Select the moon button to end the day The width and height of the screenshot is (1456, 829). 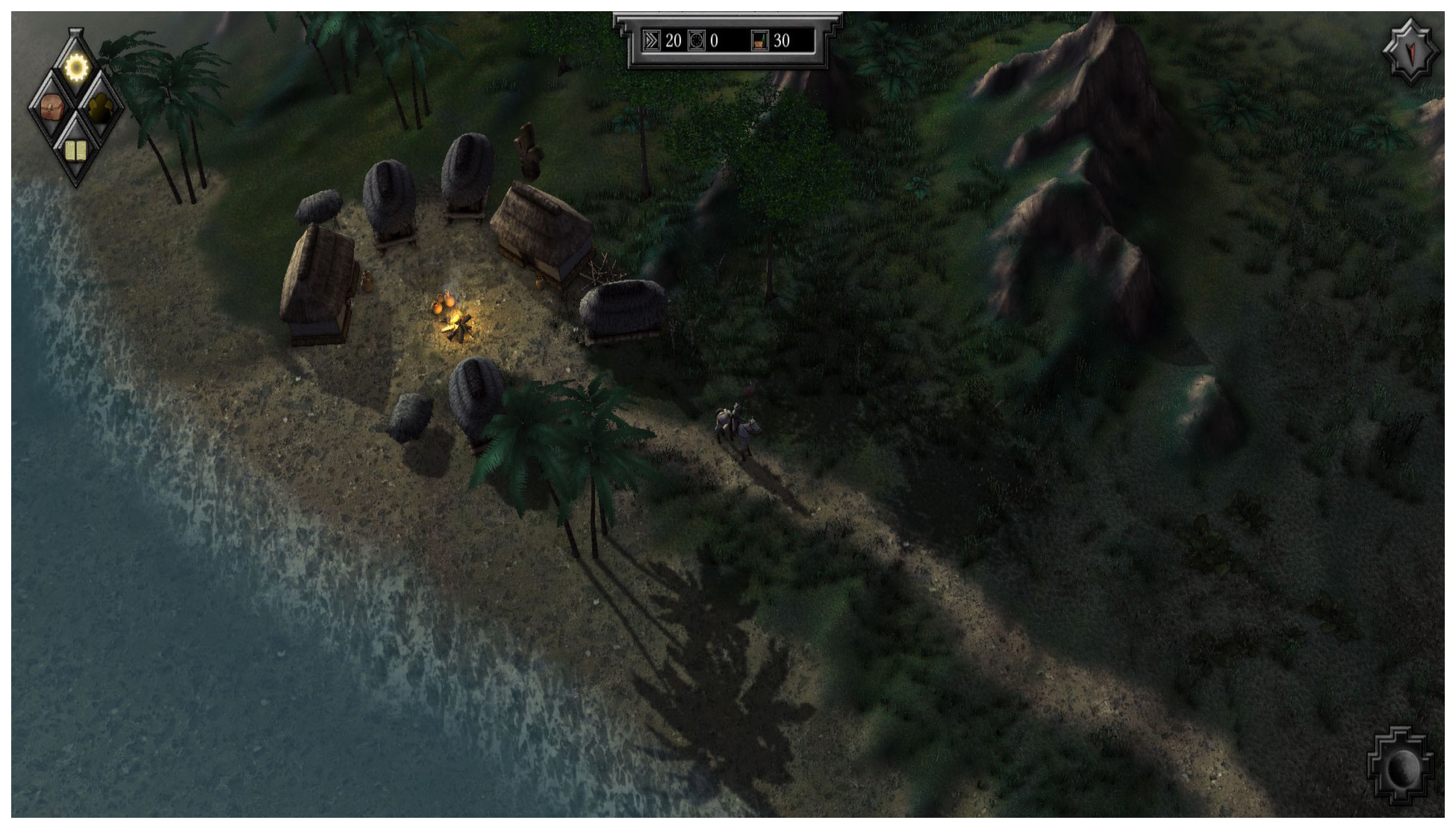point(1401,766)
